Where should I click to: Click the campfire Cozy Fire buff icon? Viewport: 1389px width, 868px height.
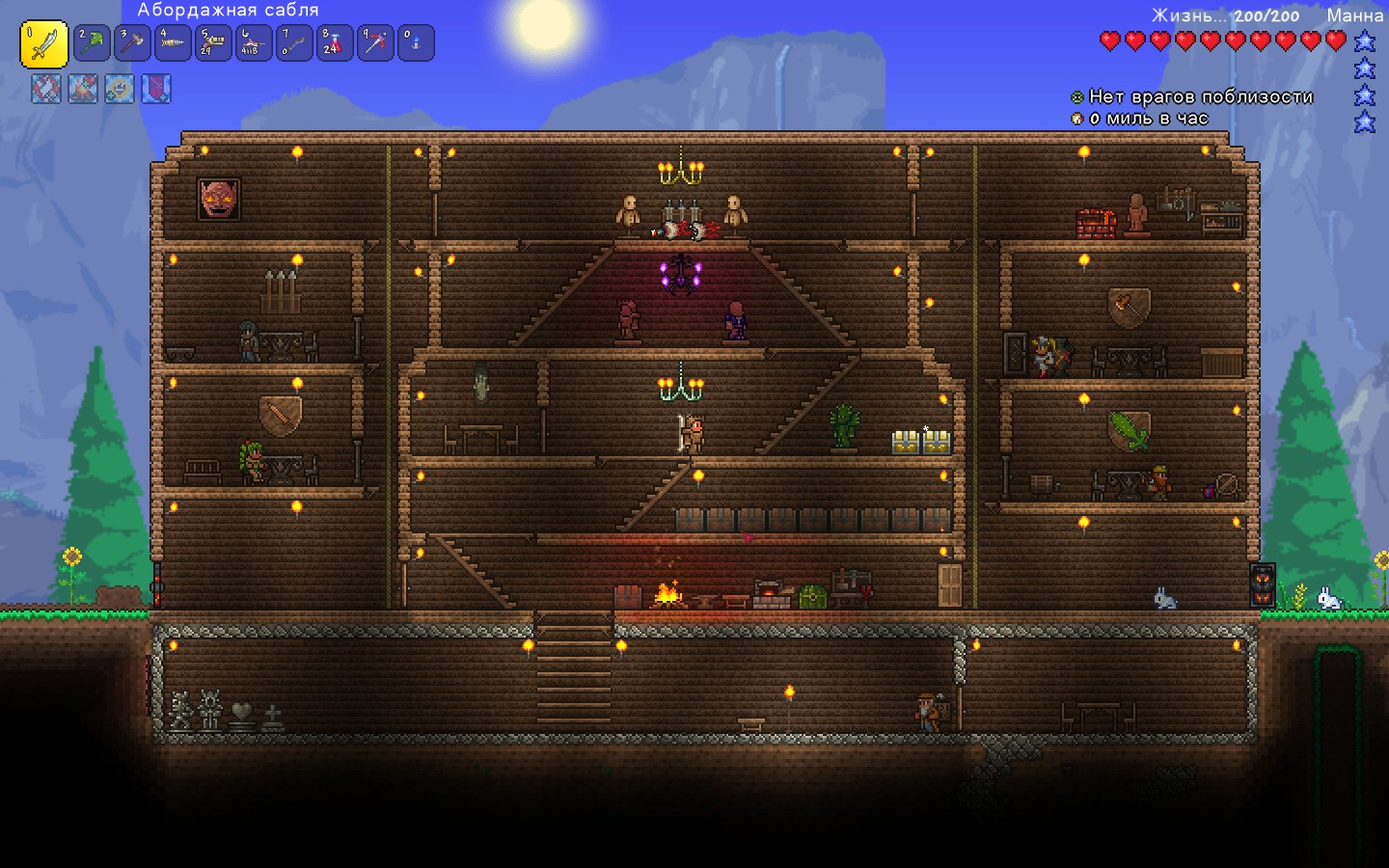83,89
